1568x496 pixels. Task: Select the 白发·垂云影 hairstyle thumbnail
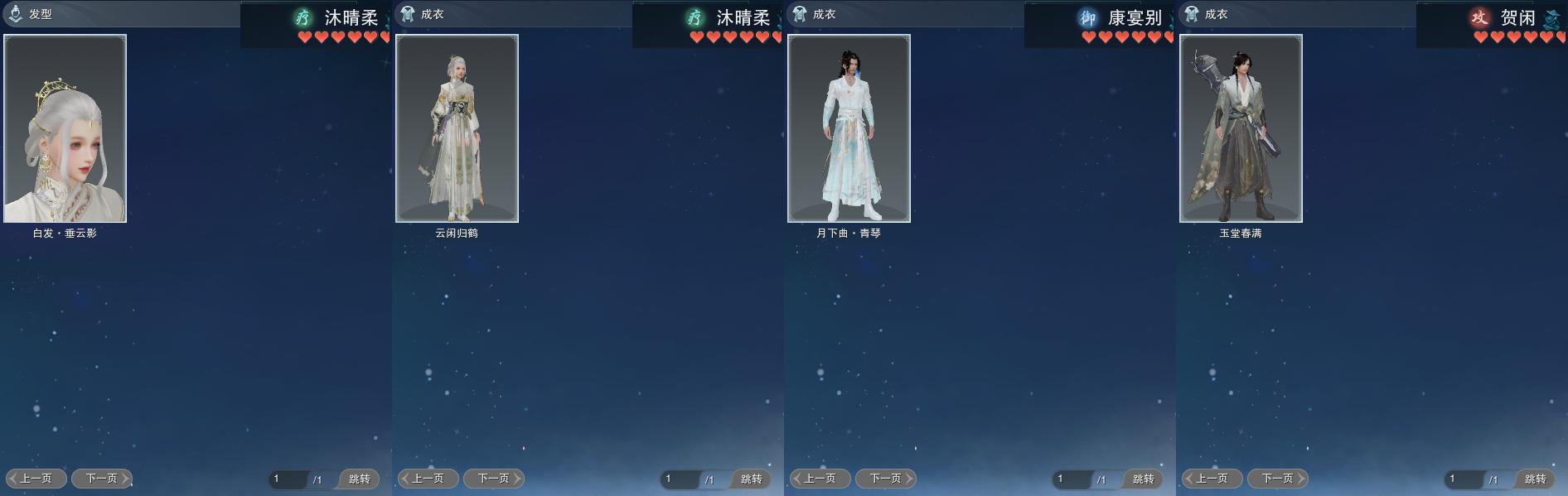65,128
